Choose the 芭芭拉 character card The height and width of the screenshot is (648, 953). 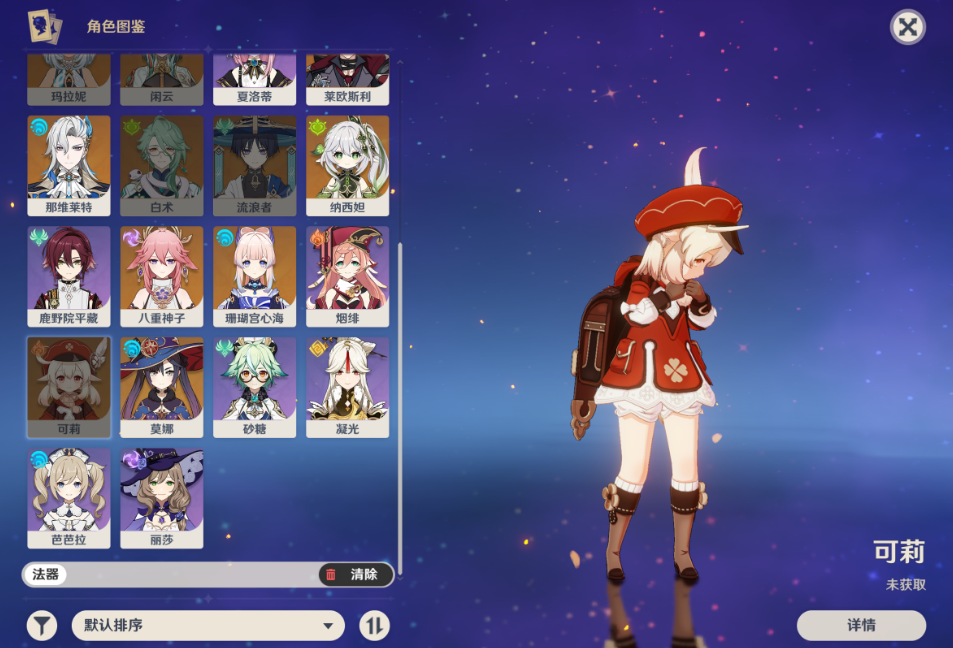69,498
